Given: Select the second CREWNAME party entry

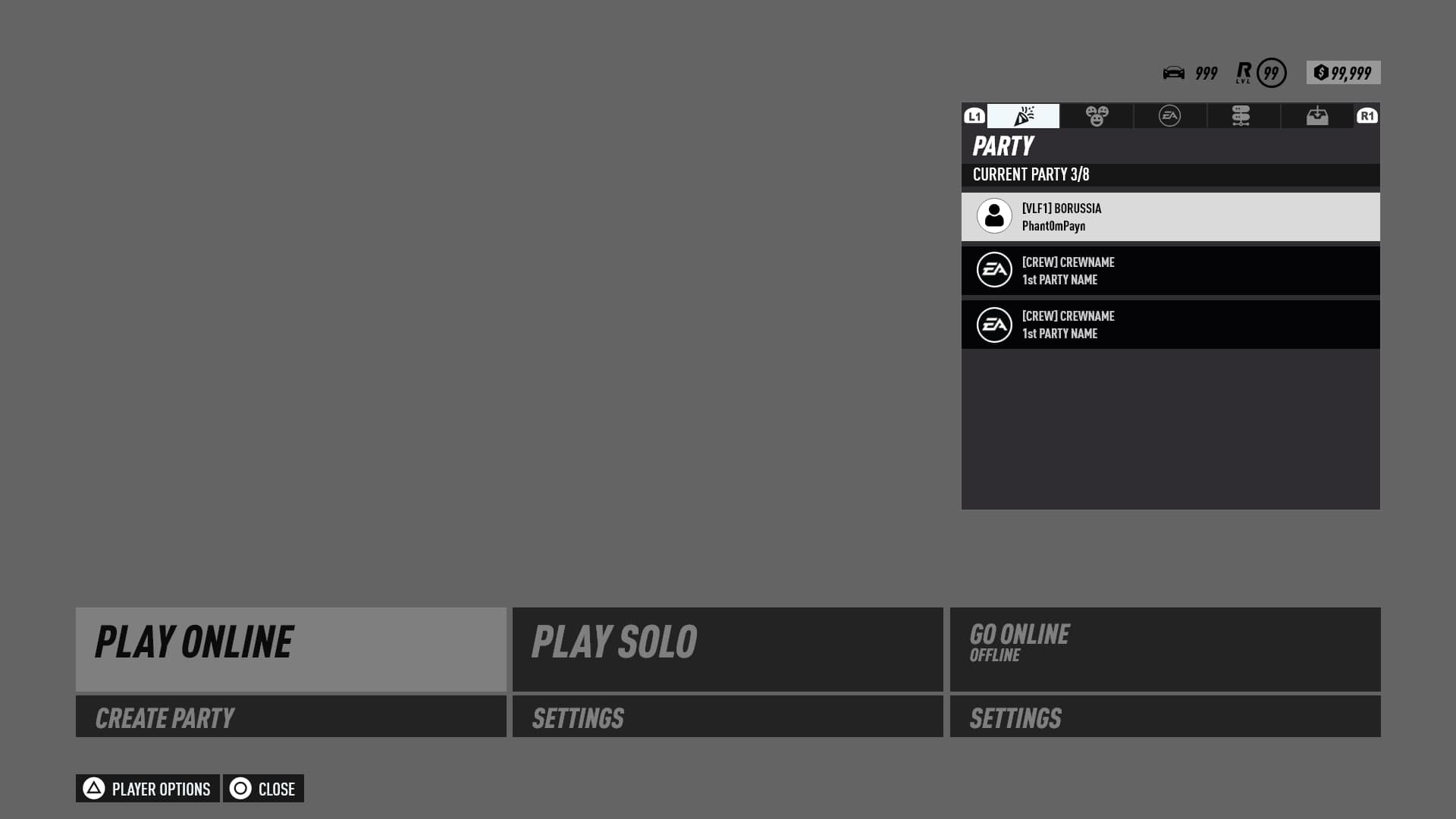Looking at the screenshot, I should pyautogui.click(x=1170, y=324).
